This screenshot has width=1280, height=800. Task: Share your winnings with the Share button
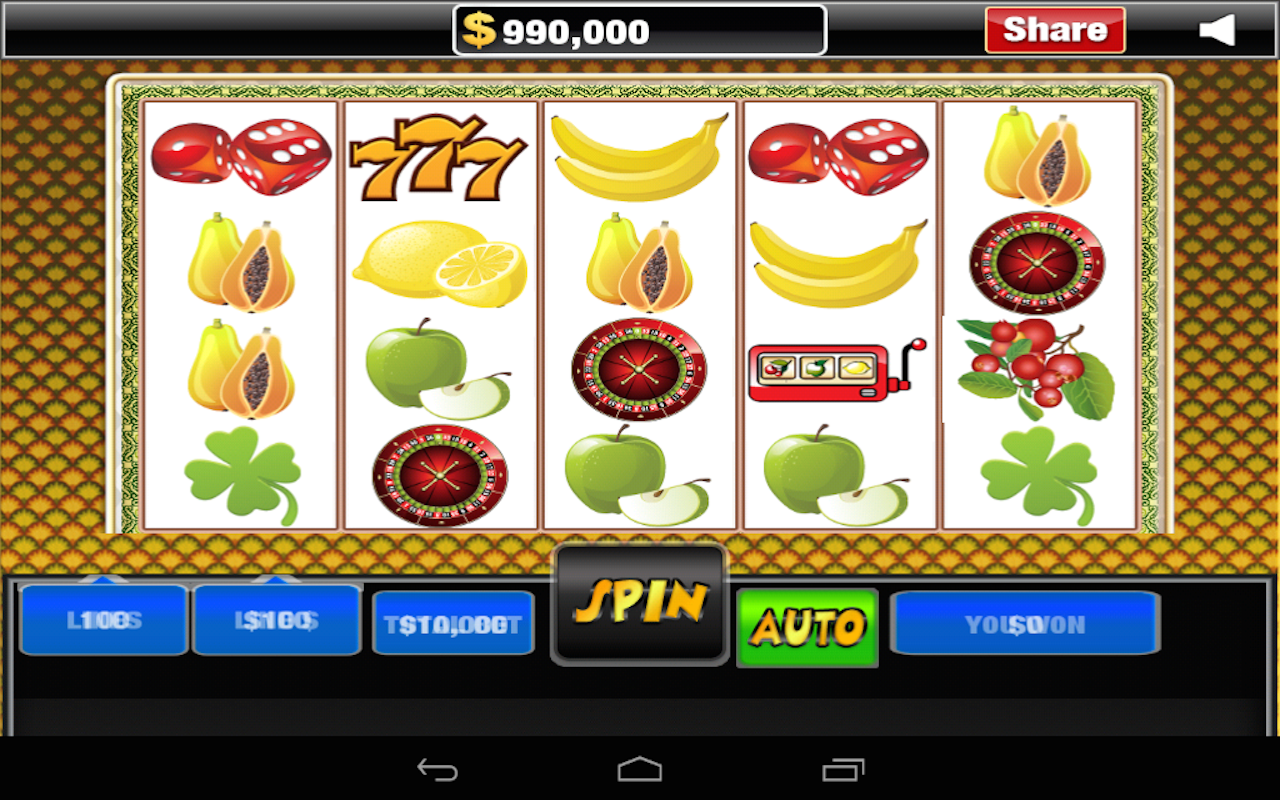coord(1055,29)
